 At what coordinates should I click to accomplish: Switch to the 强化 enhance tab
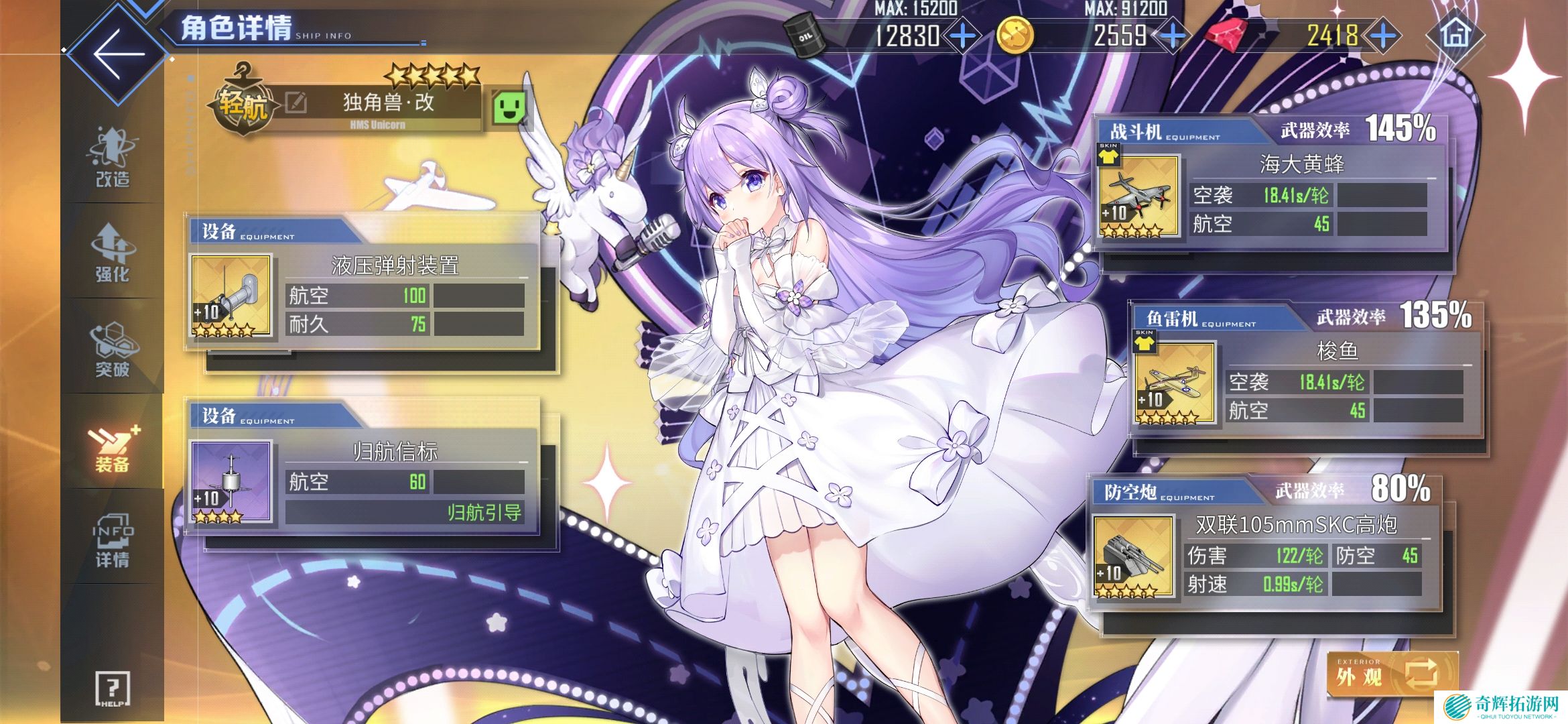113,253
